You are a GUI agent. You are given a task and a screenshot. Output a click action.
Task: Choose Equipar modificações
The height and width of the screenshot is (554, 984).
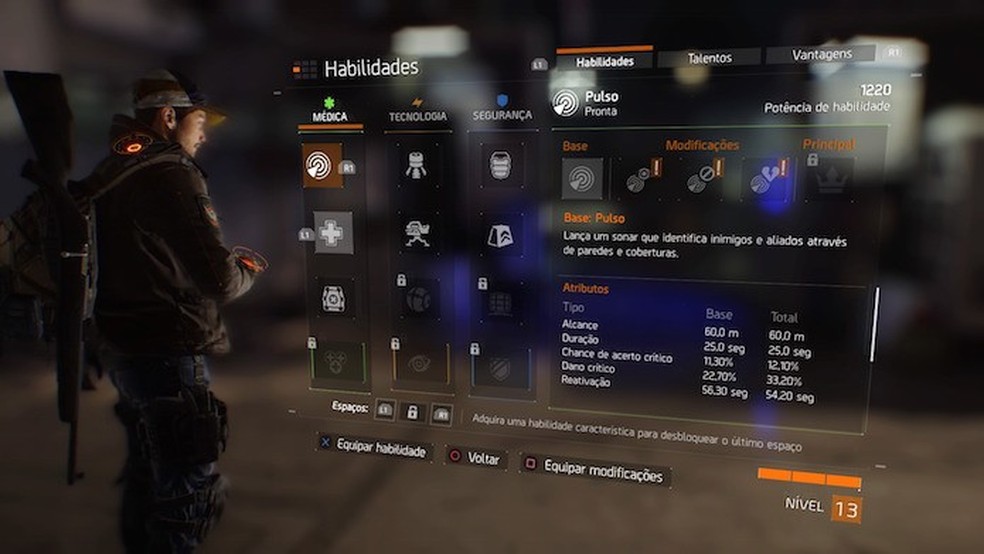coord(595,471)
